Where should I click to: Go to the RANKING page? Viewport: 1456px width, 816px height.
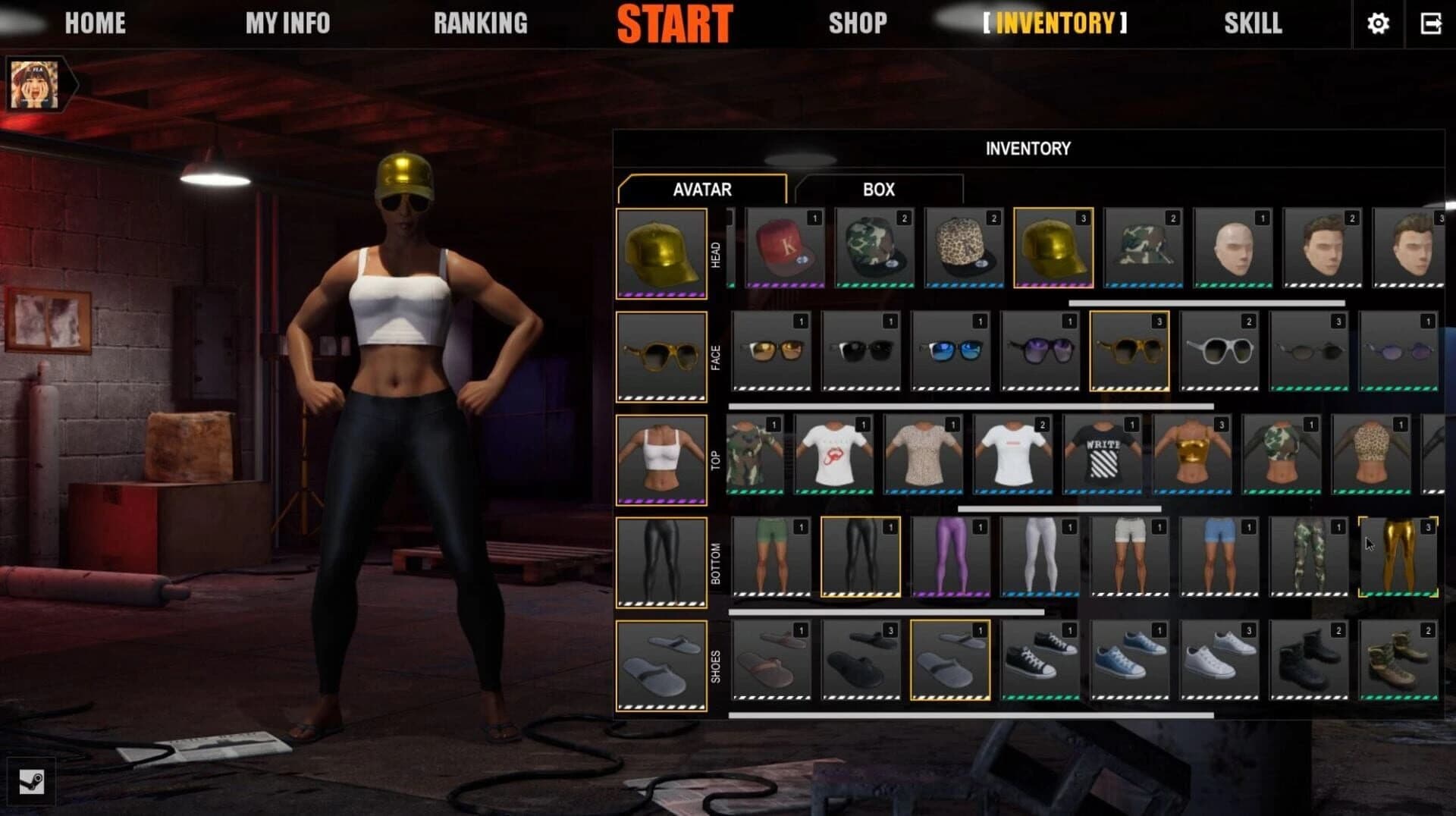[x=481, y=24]
